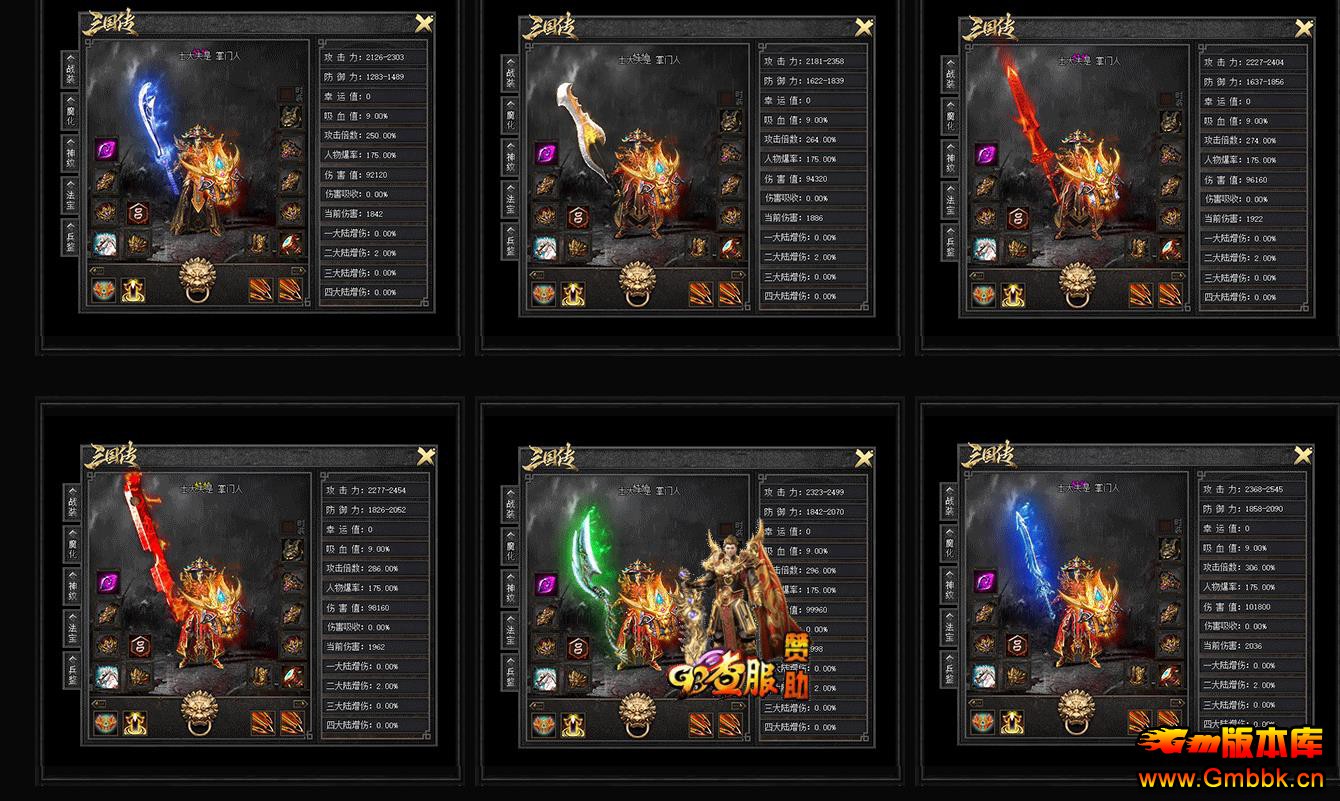Select purple swirl gem slot in 2323-2499 panel
The height and width of the screenshot is (801, 1340).
[x=546, y=583]
